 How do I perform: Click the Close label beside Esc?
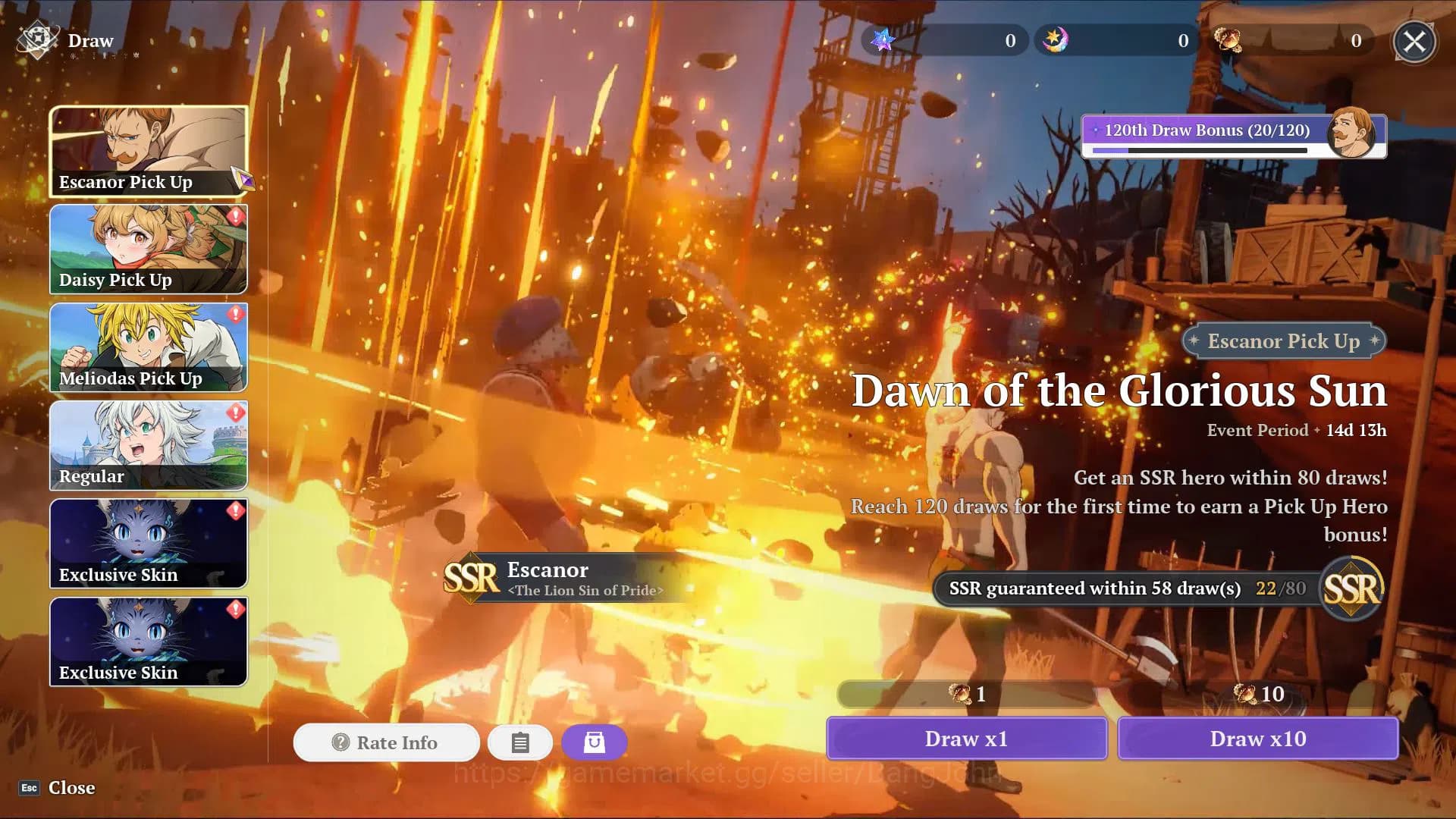tap(71, 788)
